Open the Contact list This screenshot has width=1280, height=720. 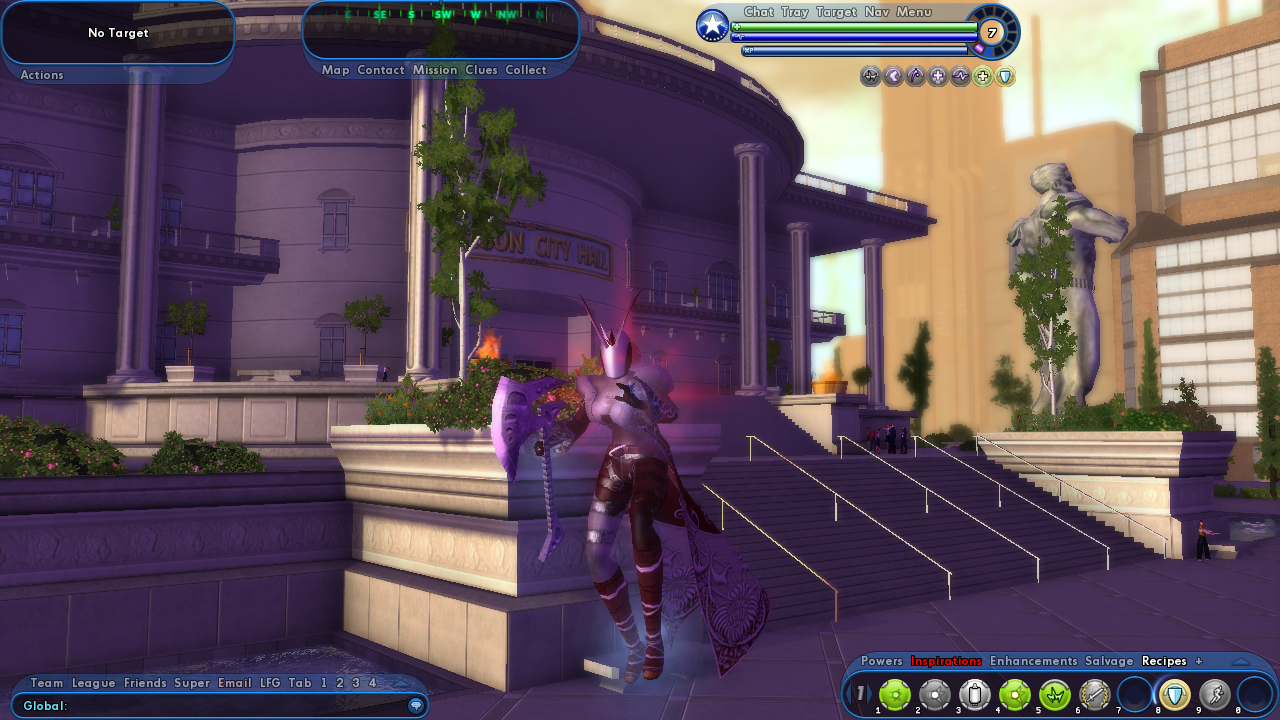coord(381,70)
